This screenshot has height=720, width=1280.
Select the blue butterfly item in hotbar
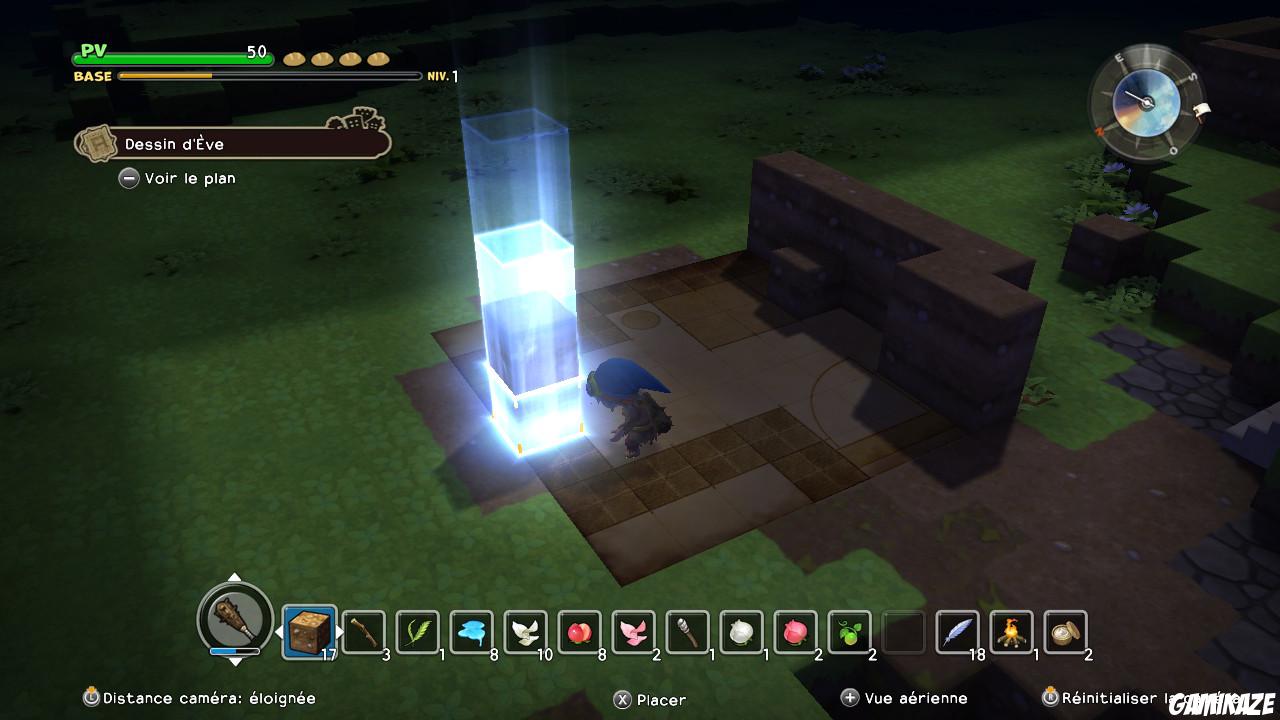(472, 630)
